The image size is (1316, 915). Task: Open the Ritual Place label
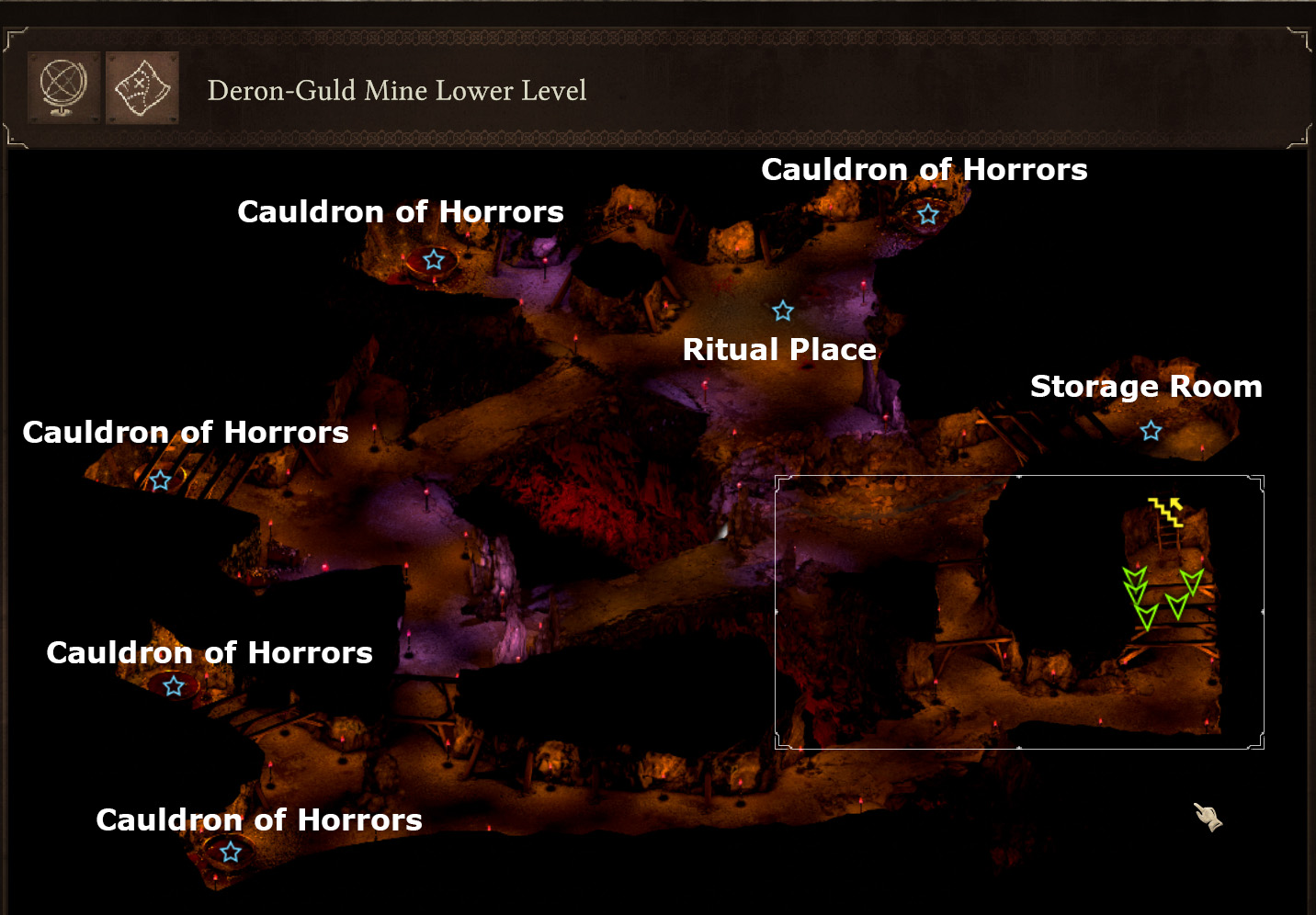point(780,350)
